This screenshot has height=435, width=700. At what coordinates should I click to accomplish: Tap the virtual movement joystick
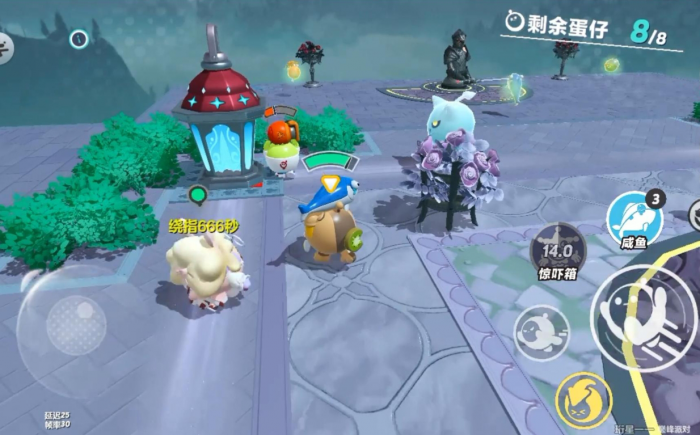76,326
